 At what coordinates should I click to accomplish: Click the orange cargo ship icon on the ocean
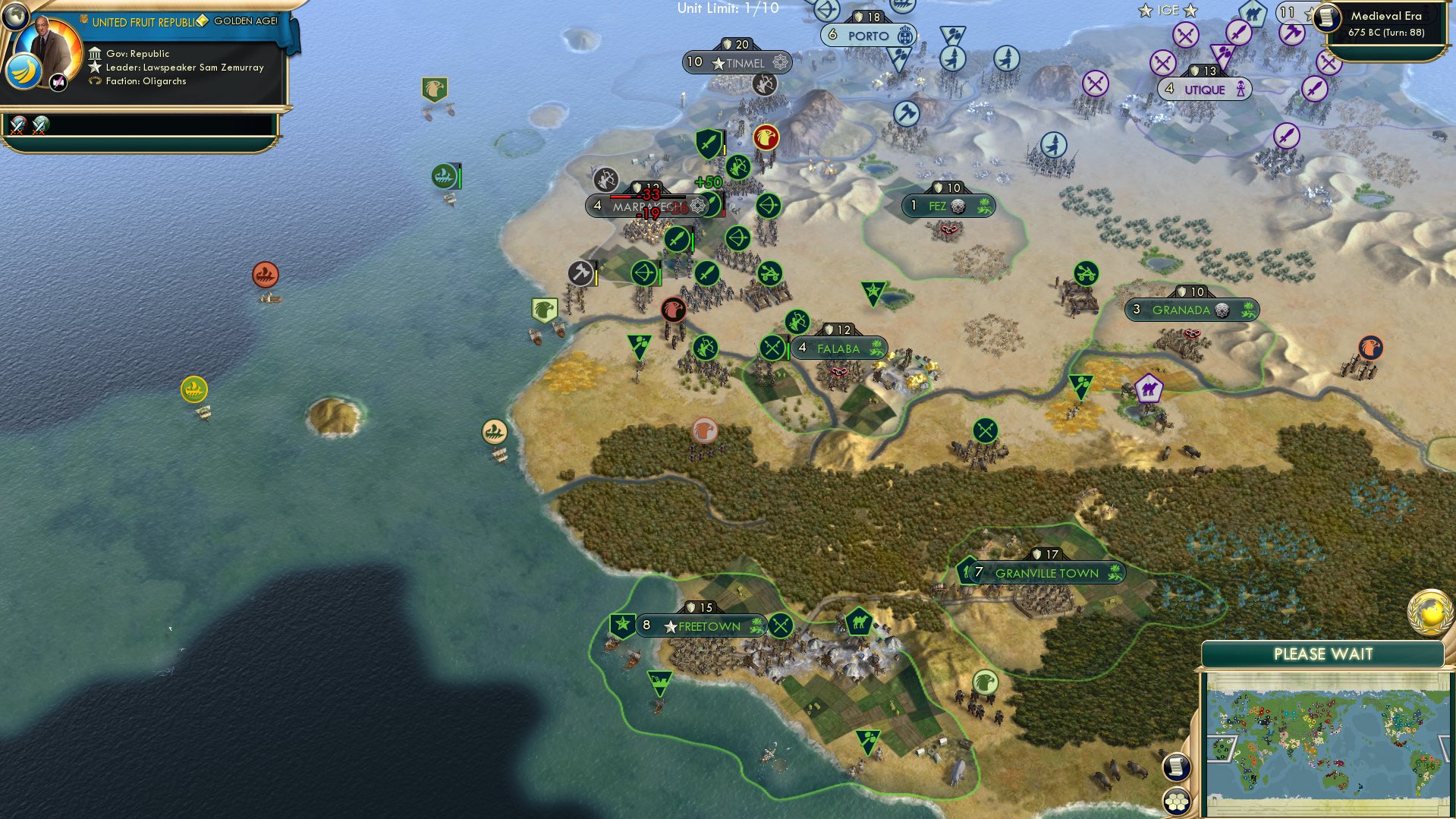pos(266,275)
